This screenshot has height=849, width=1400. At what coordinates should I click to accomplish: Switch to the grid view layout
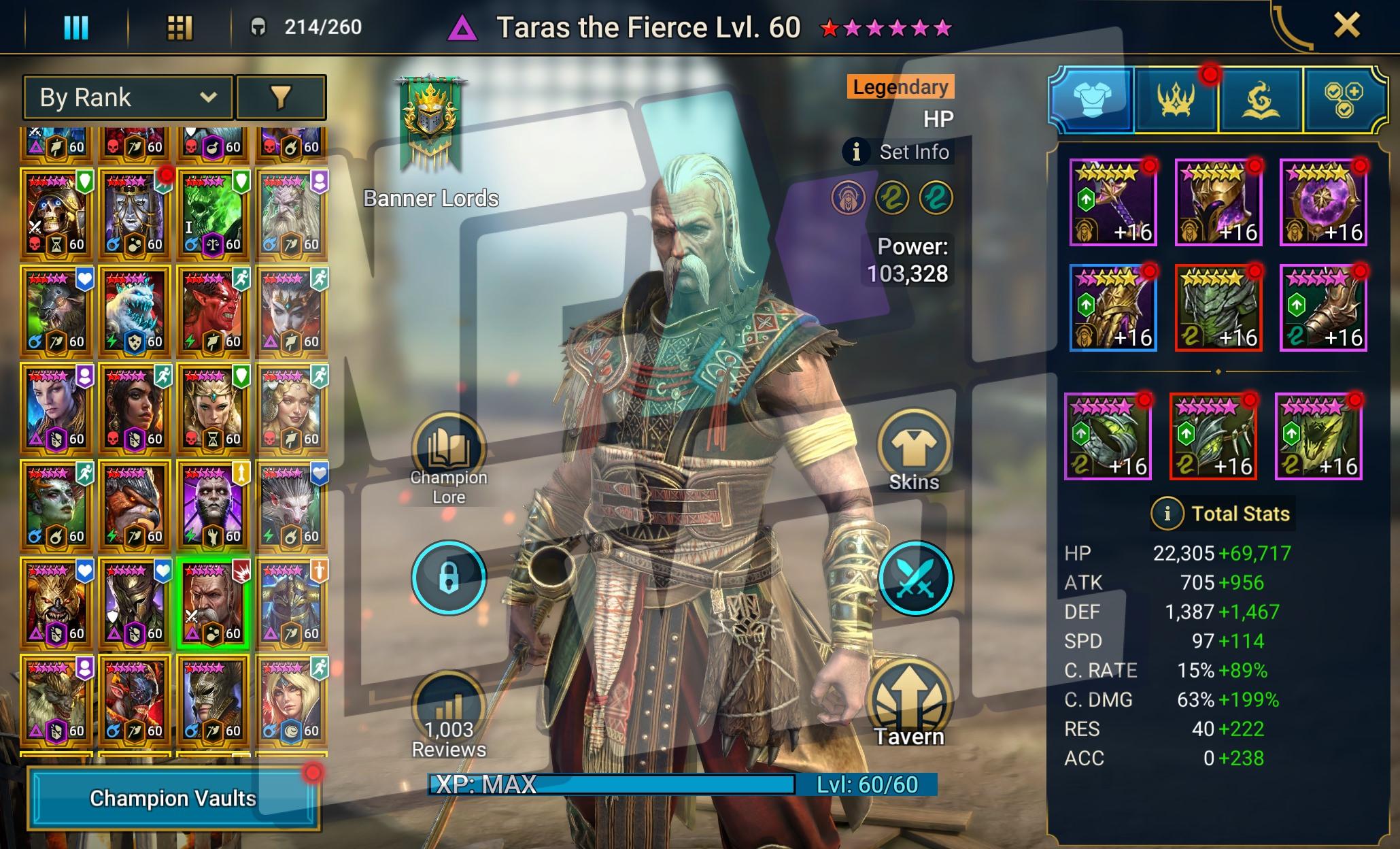click(x=180, y=28)
